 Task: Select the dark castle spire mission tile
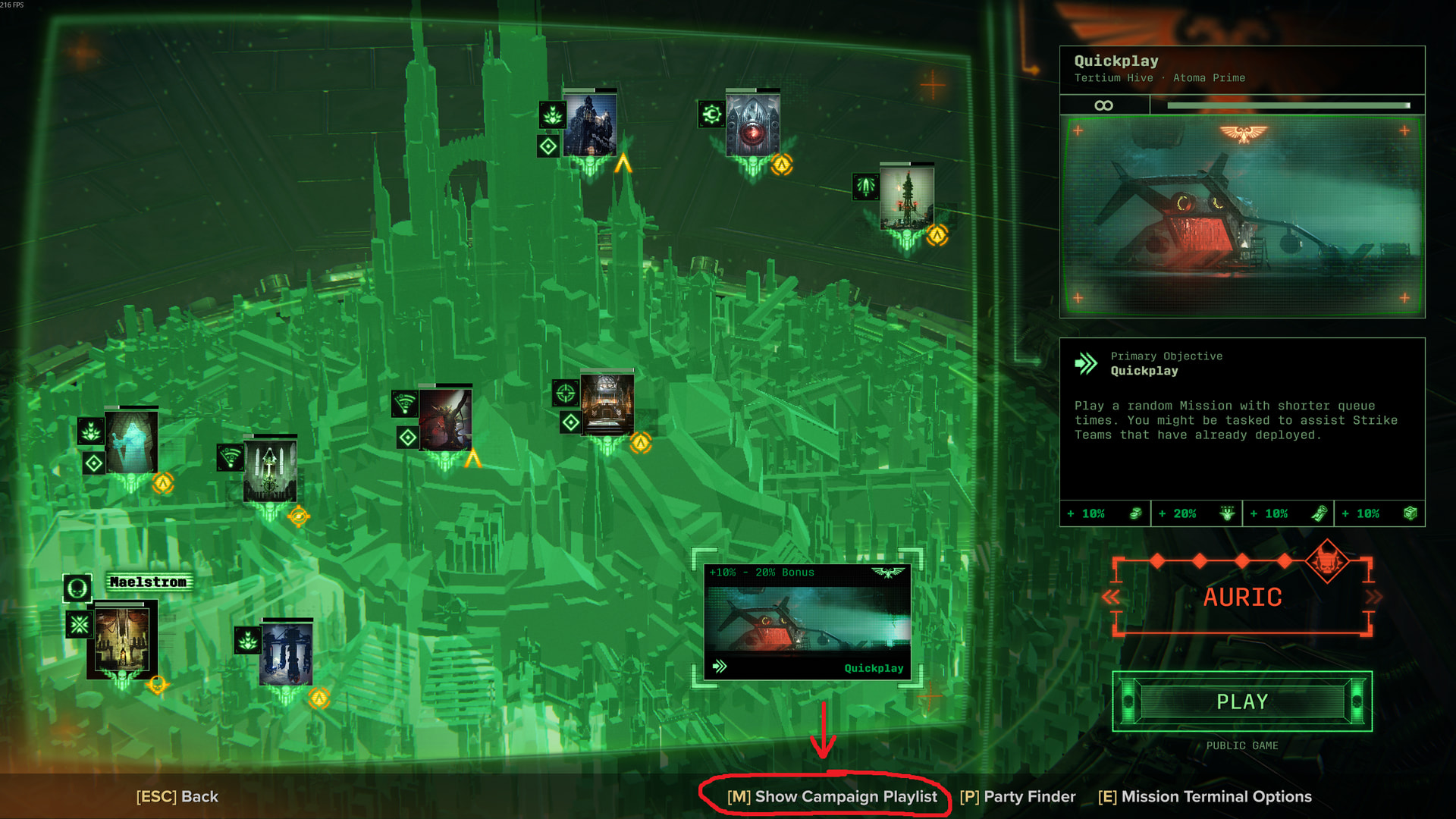click(x=590, y=124)
